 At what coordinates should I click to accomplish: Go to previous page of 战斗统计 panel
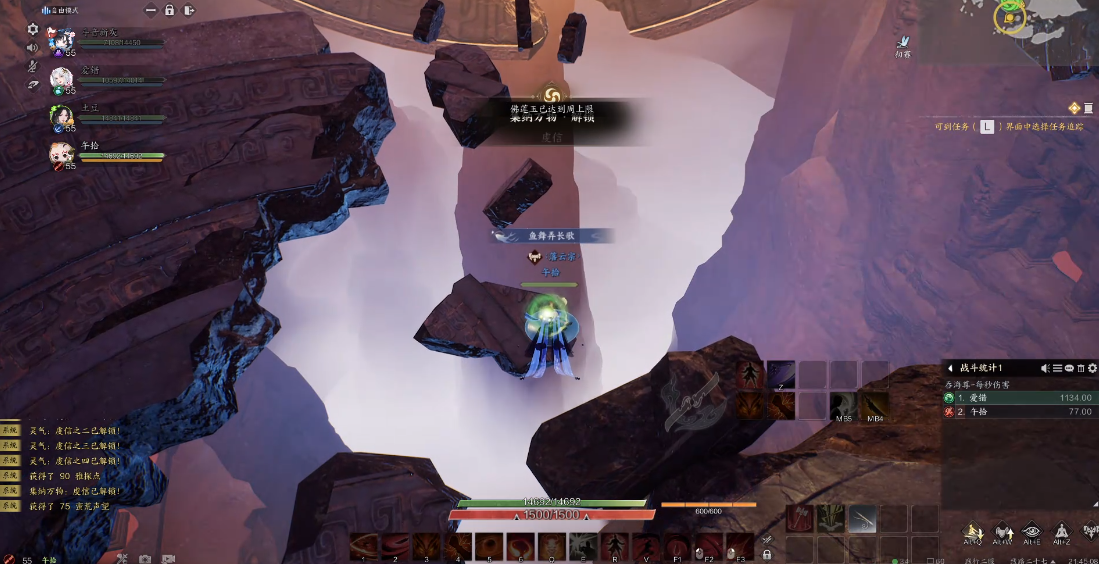949,368
